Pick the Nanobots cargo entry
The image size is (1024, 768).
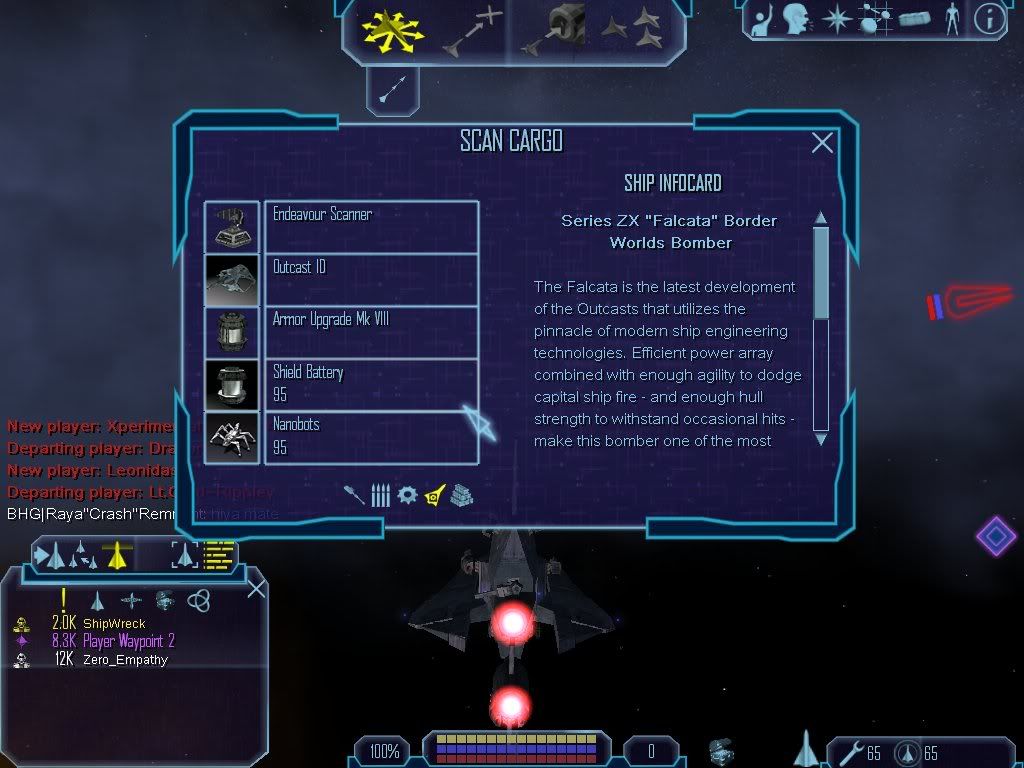tap(371, 437)
